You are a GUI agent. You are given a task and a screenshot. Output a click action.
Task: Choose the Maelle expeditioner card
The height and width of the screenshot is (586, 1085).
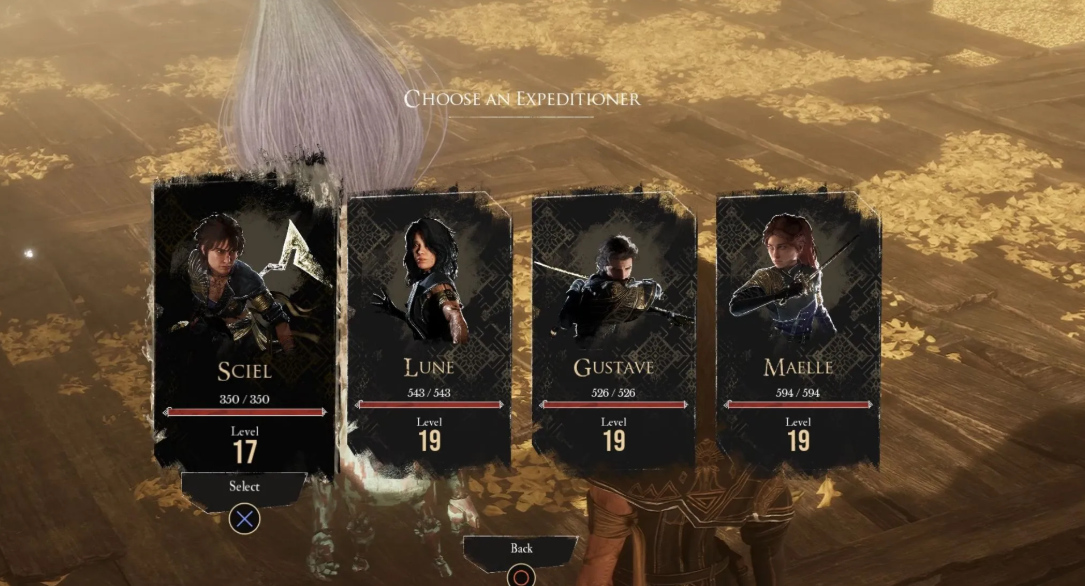[798, 330]
